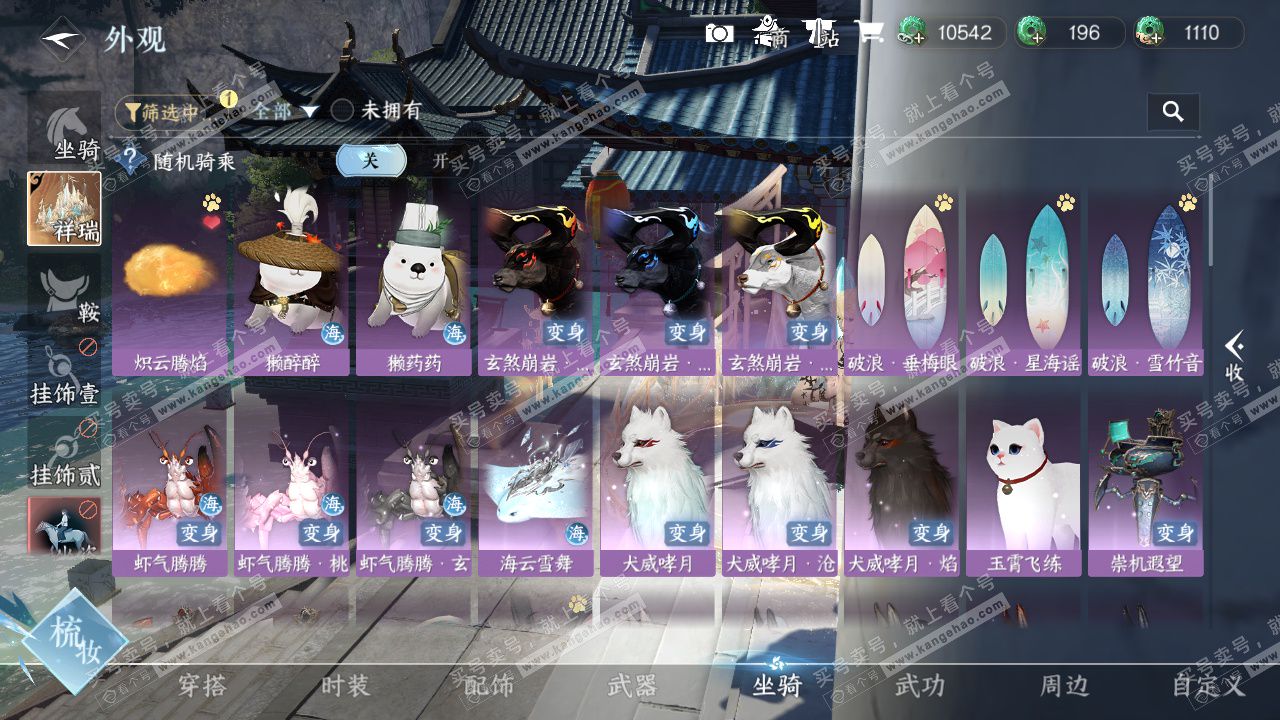Image resolution: width=1280 pixels, height=720 pixels.
Task: Choose the 炽云腾焰 mount card
Action: click(170, 284)
